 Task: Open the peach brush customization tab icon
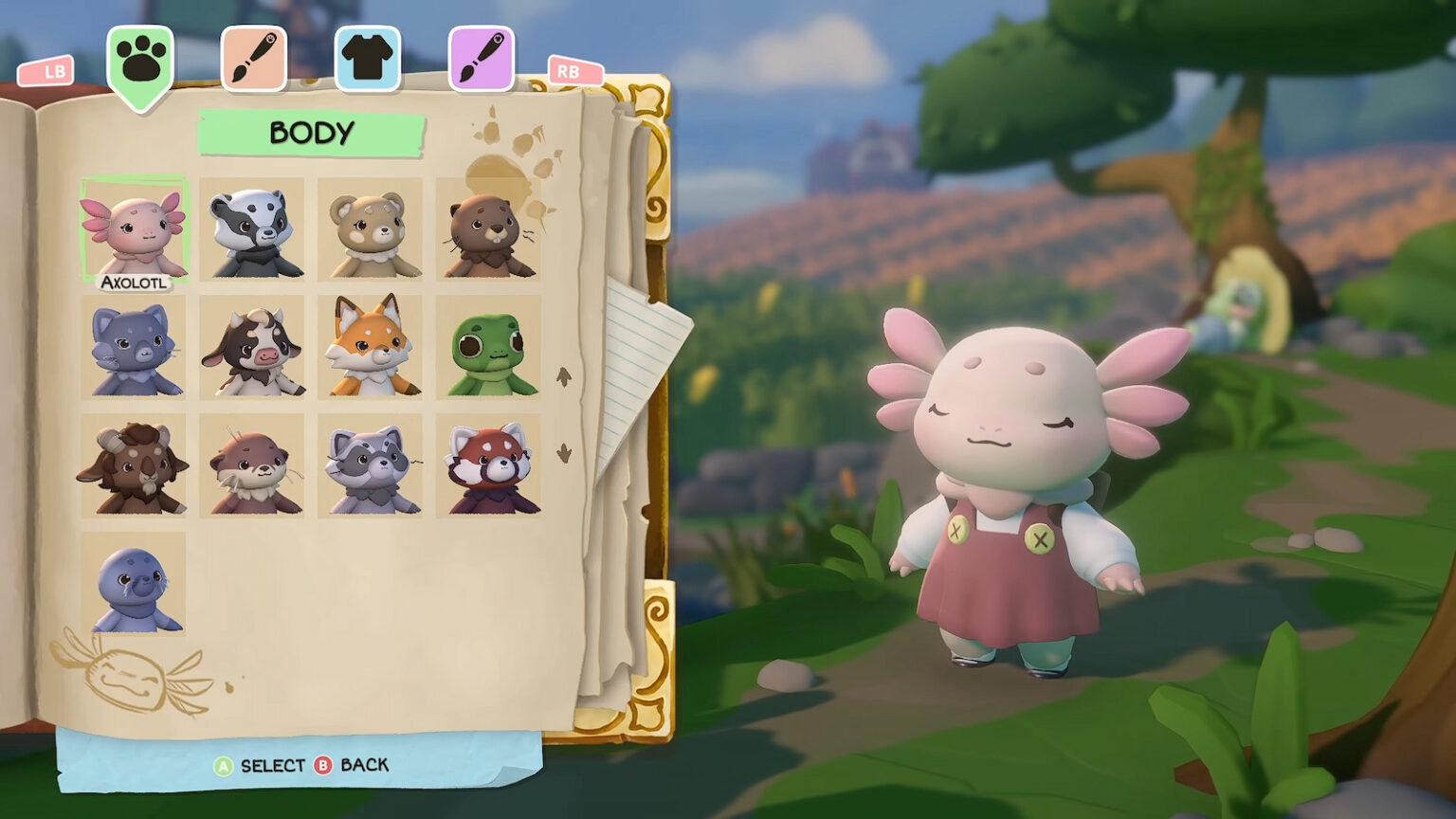click(x=254, y=57)
